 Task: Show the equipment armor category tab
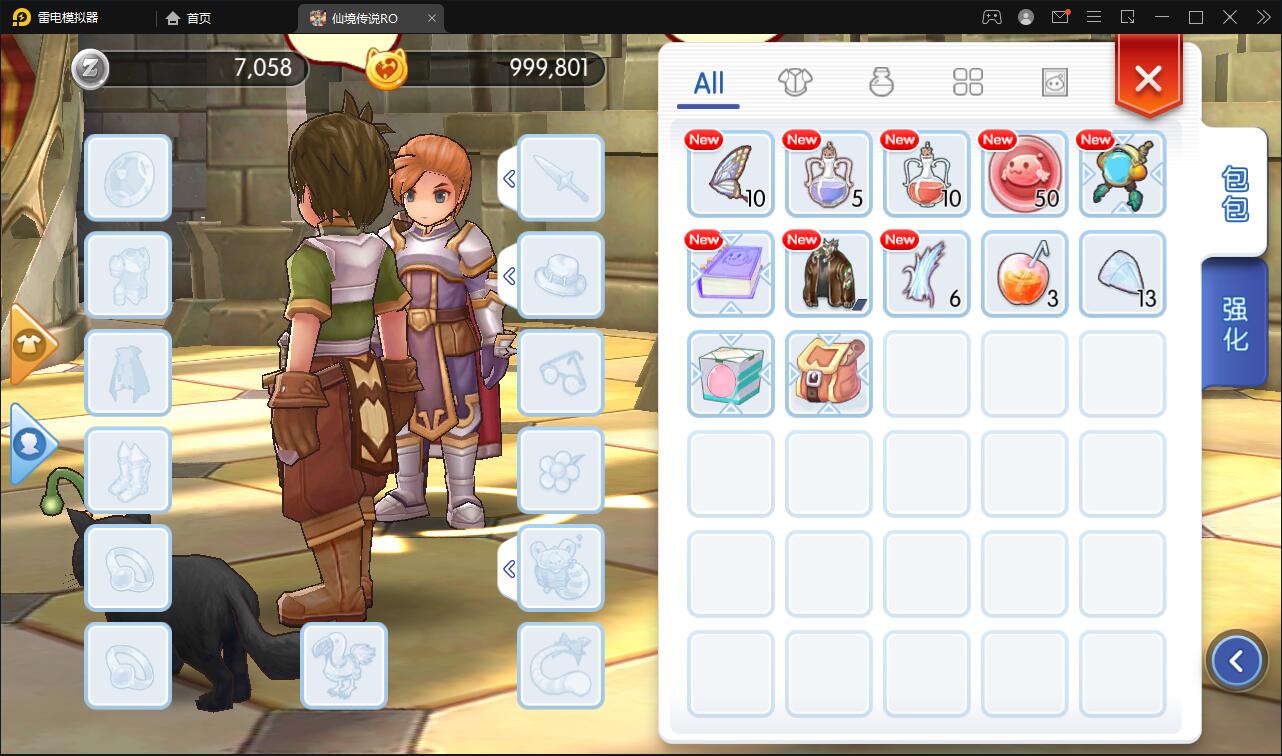[795, 82]
